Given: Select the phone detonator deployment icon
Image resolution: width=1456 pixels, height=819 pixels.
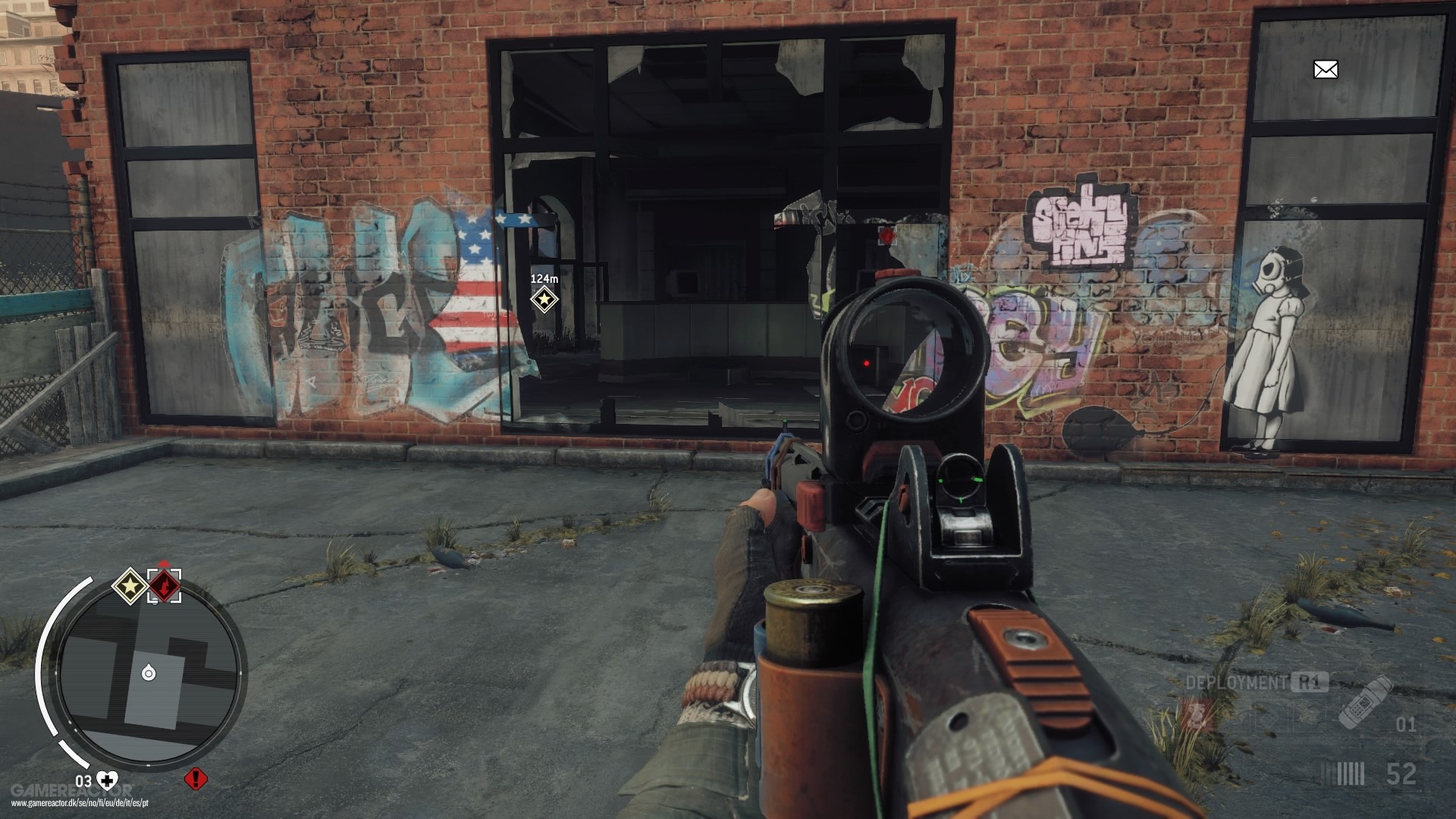Looking at the screenshot, I should pyautogui.click(x=1363, y=703).
